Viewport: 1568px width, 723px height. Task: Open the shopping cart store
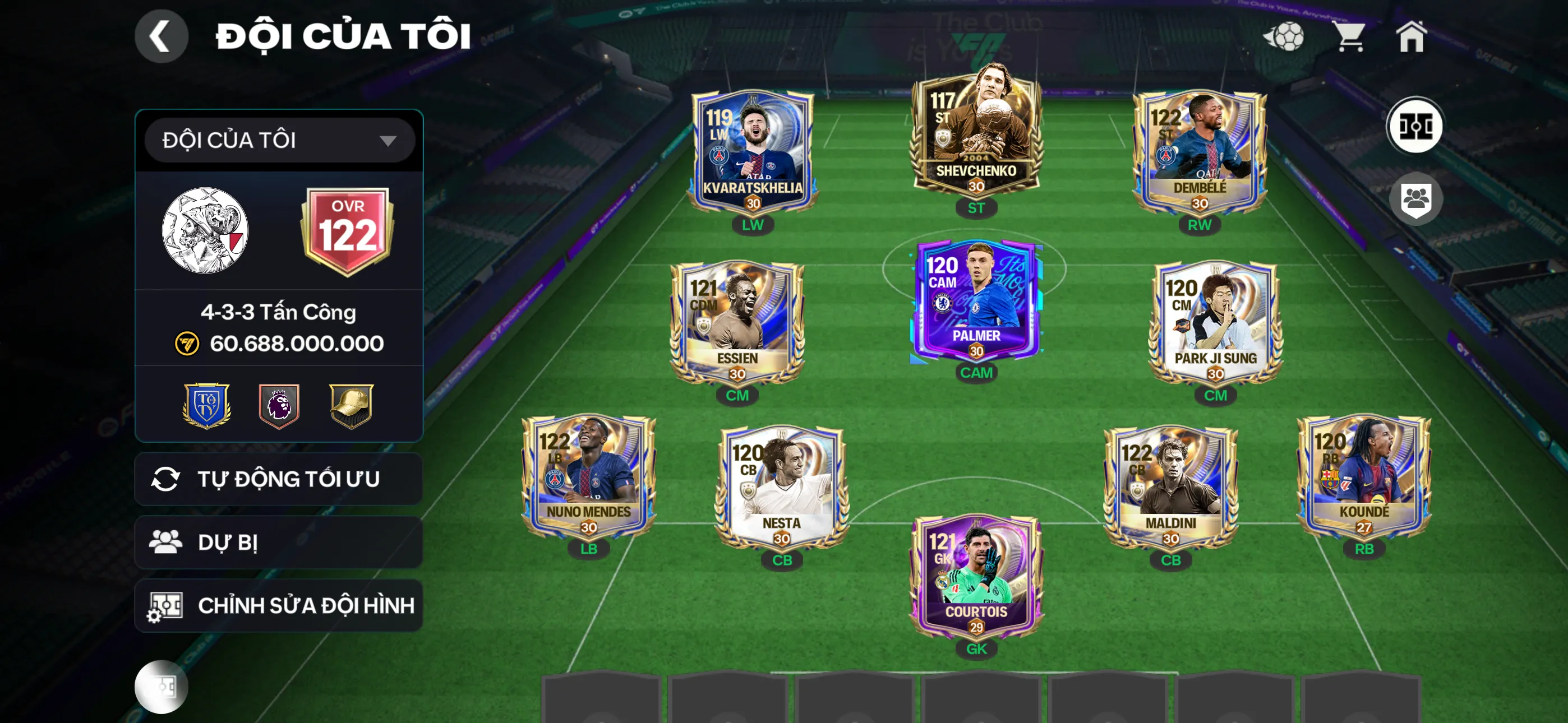point(1350,36)
